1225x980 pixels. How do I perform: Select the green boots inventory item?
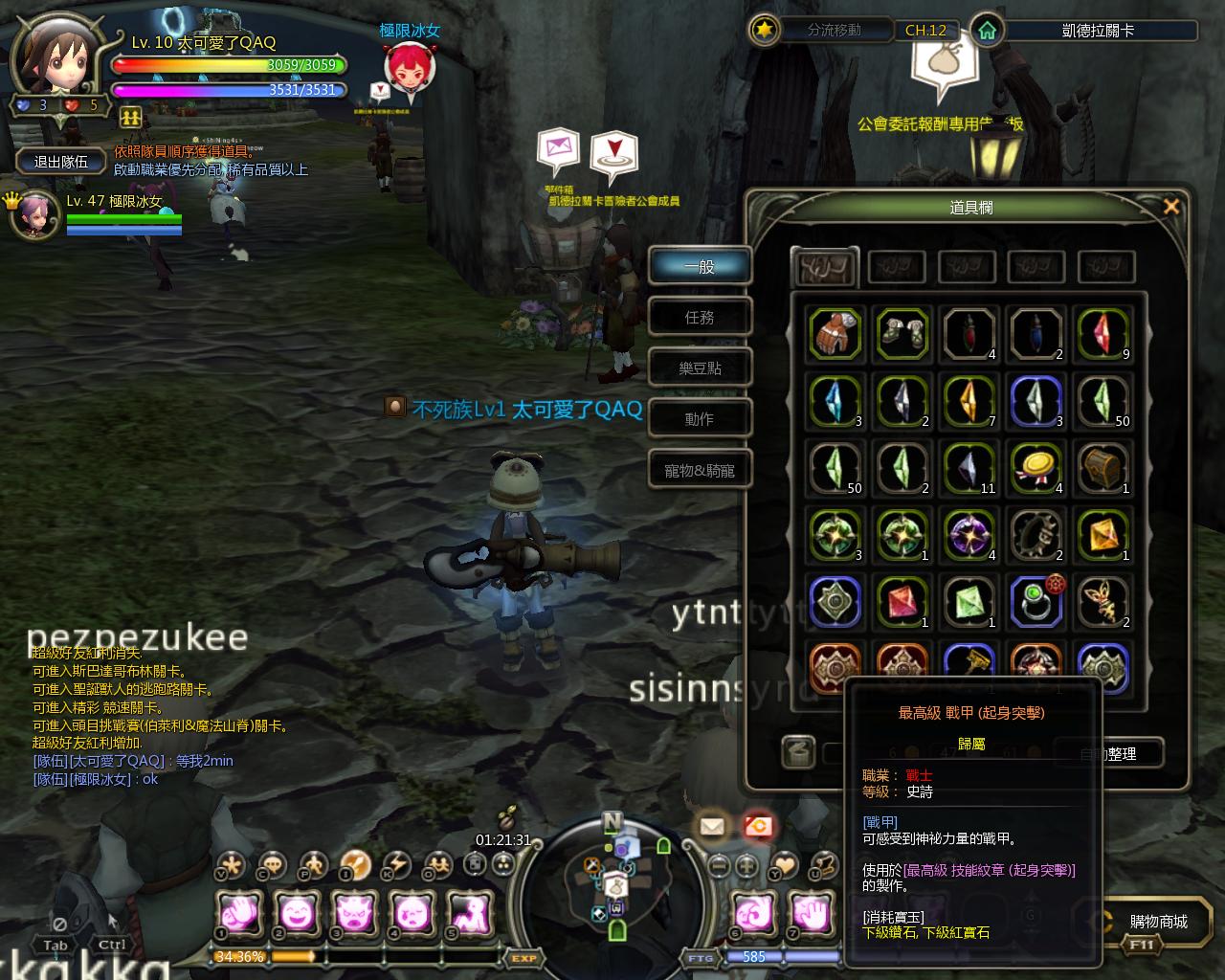pos(902,334)
